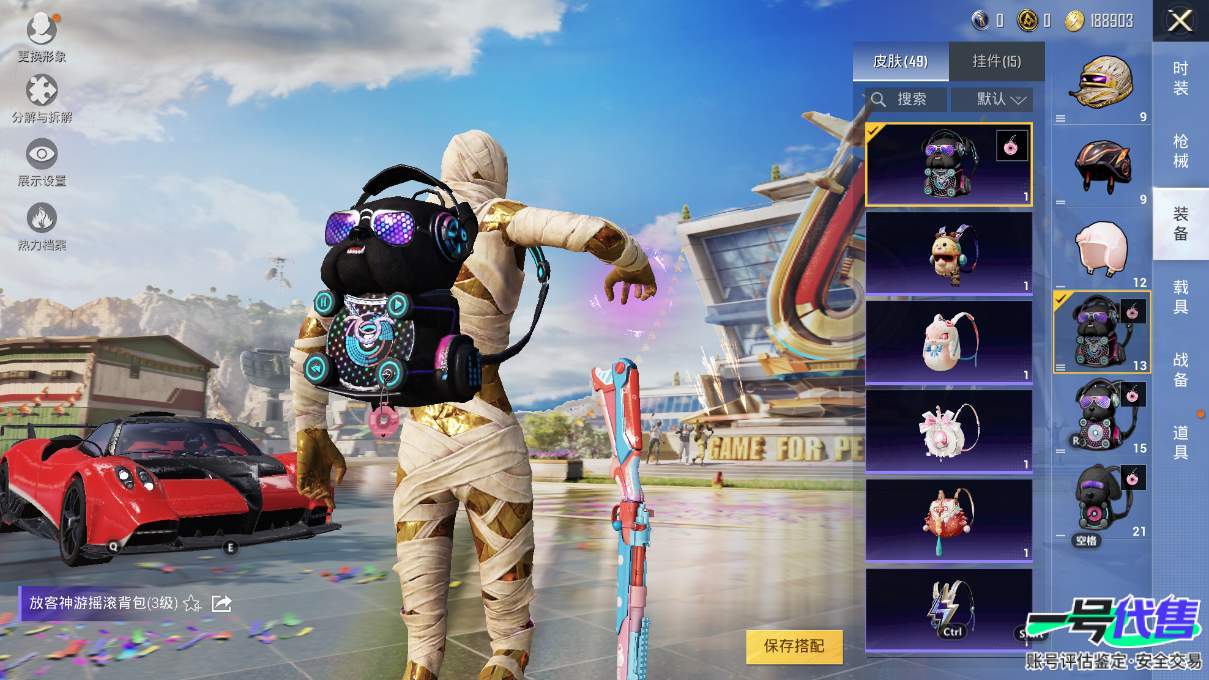This screenshot has height=680, width=1209.
Task: Select the 枪械 firearms category
Action: 1180,151
